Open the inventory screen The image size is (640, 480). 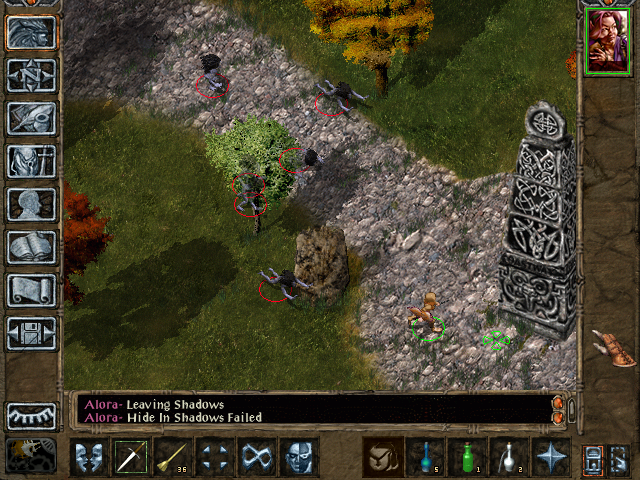(x=31, y=161)
